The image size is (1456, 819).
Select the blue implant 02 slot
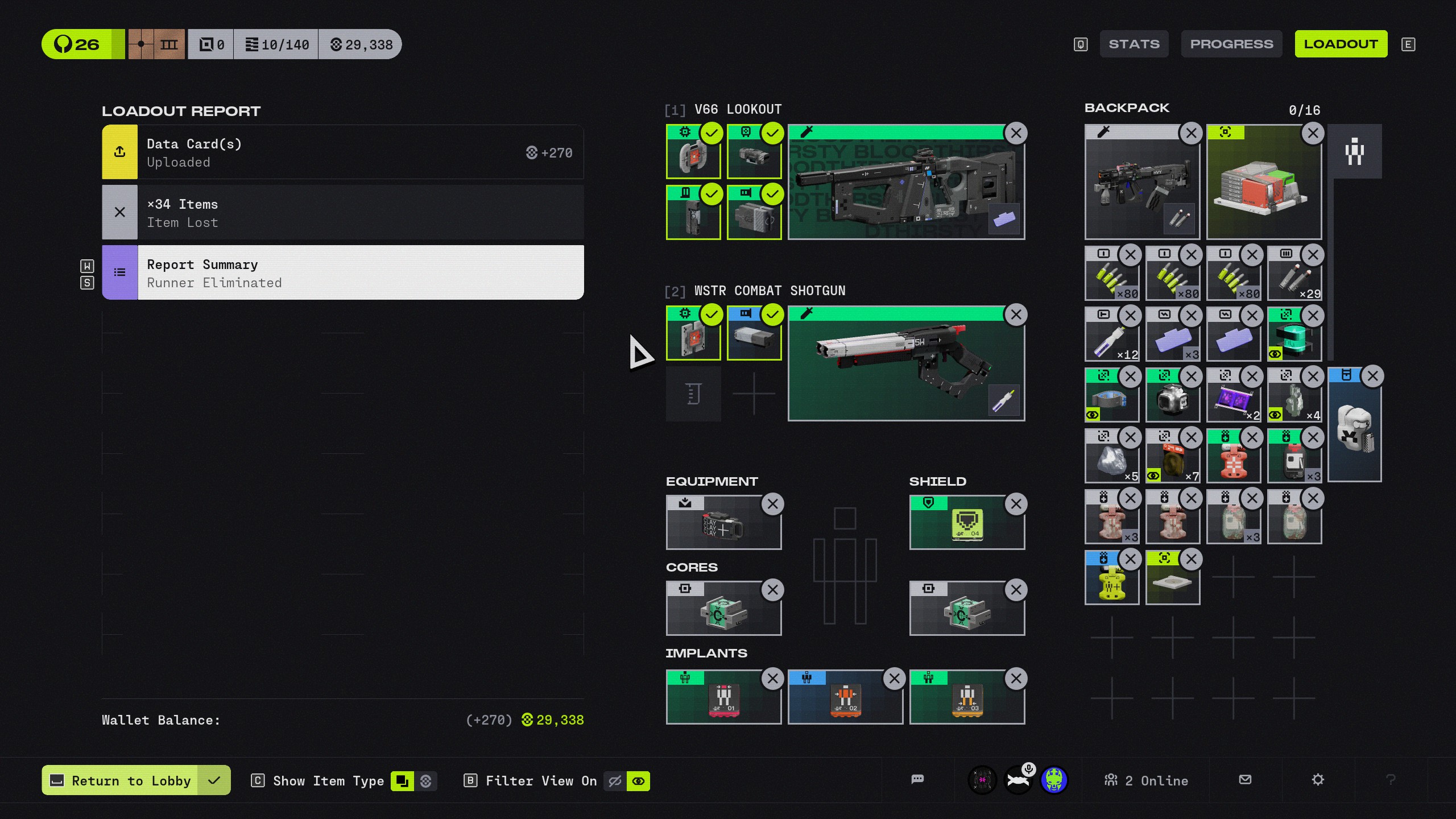(845, 698)
